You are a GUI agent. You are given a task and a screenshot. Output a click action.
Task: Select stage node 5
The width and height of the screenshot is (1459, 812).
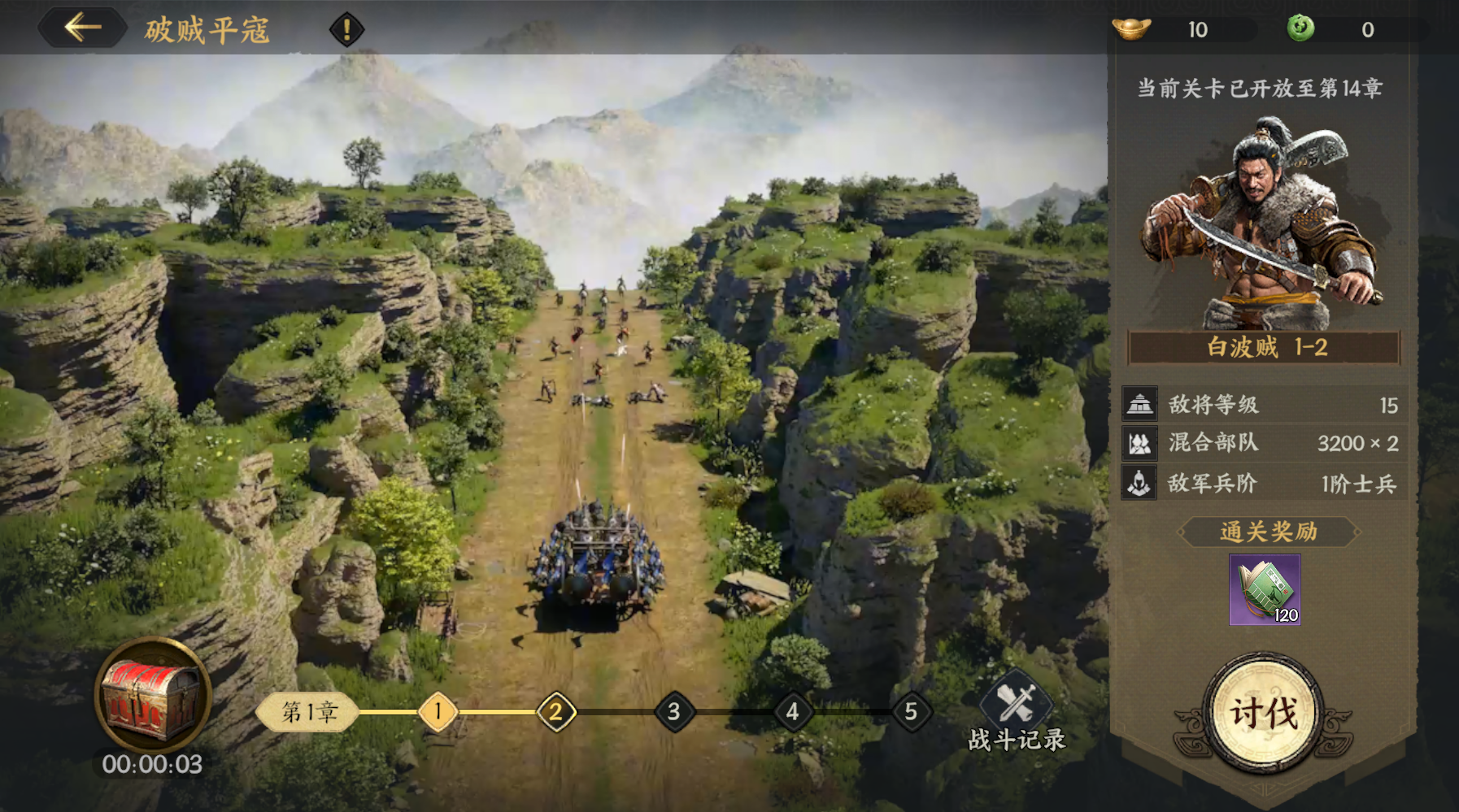click(x=911, y=712)
